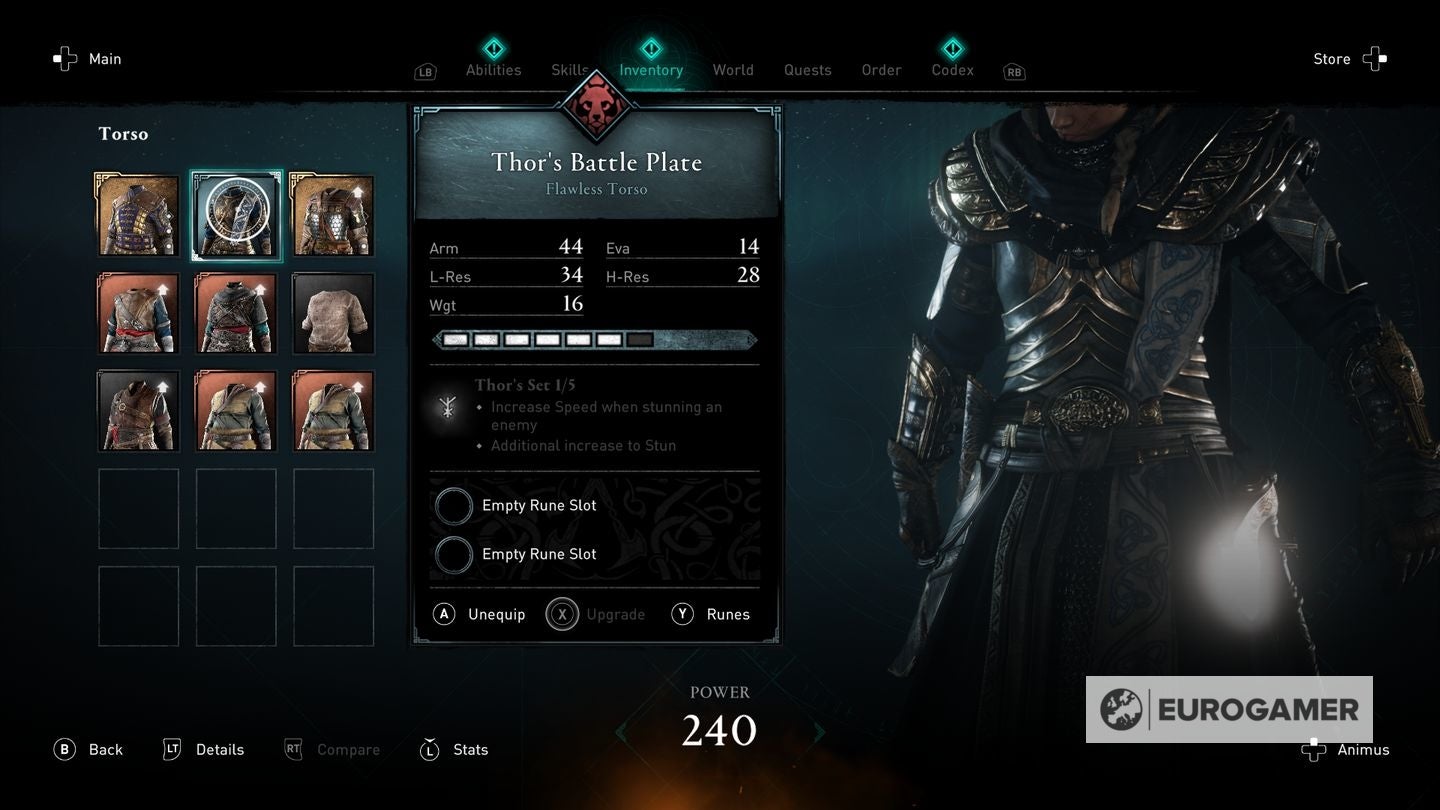Switch to the World tab
Image resolution: width=1440 pixels, height=810 pixels.
733,70
